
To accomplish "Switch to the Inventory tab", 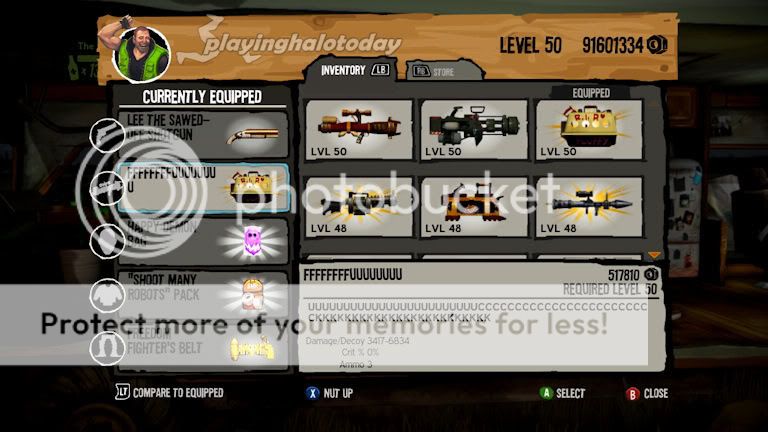I will [x=353, y=70].
